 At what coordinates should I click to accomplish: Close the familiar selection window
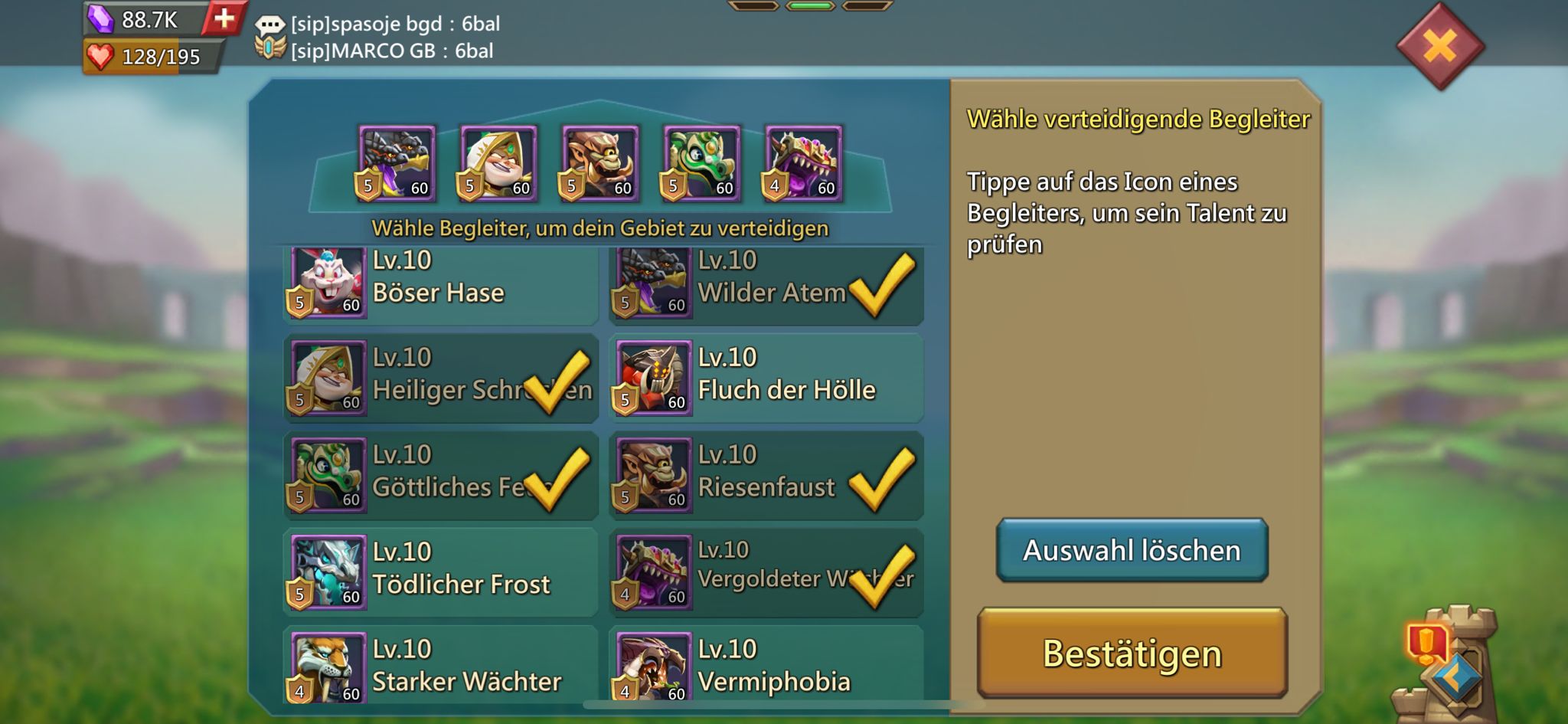coord(1440,47)
